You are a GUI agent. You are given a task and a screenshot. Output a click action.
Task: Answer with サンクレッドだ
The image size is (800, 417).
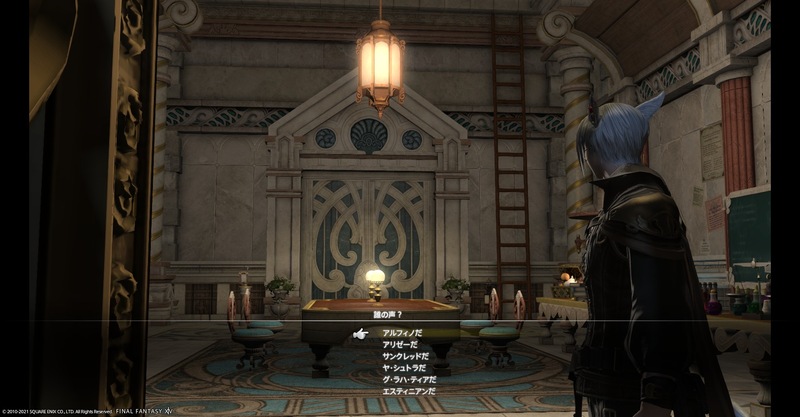tap(404, 355)
